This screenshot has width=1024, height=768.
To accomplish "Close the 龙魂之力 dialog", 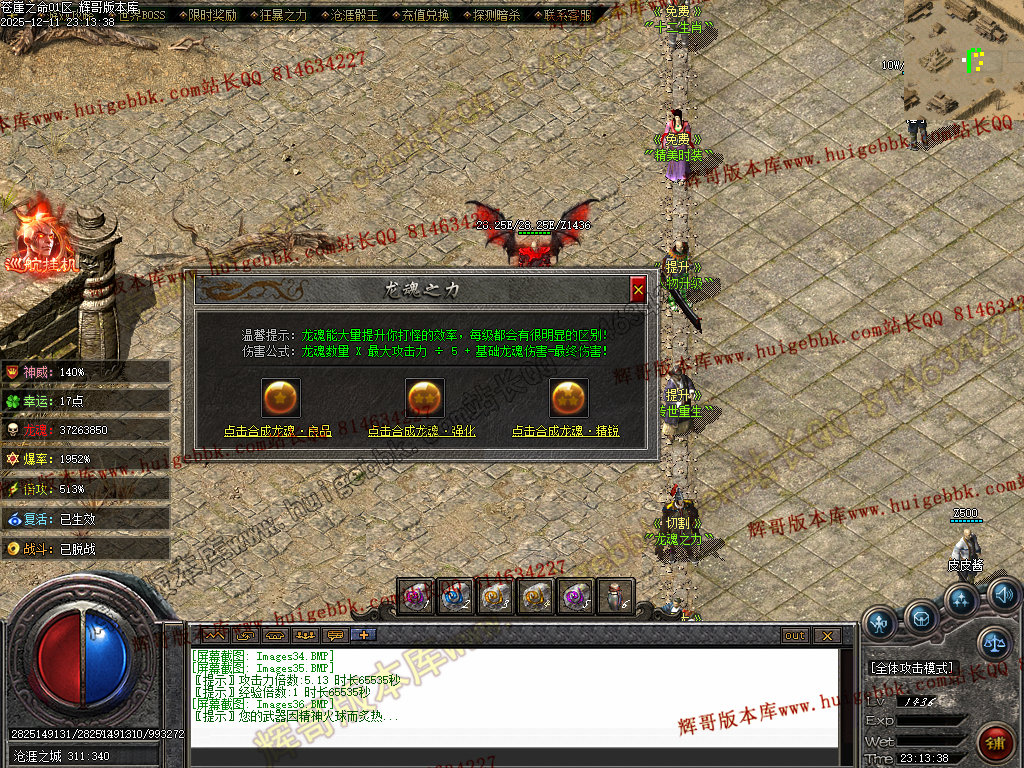I will coord(638,289).
